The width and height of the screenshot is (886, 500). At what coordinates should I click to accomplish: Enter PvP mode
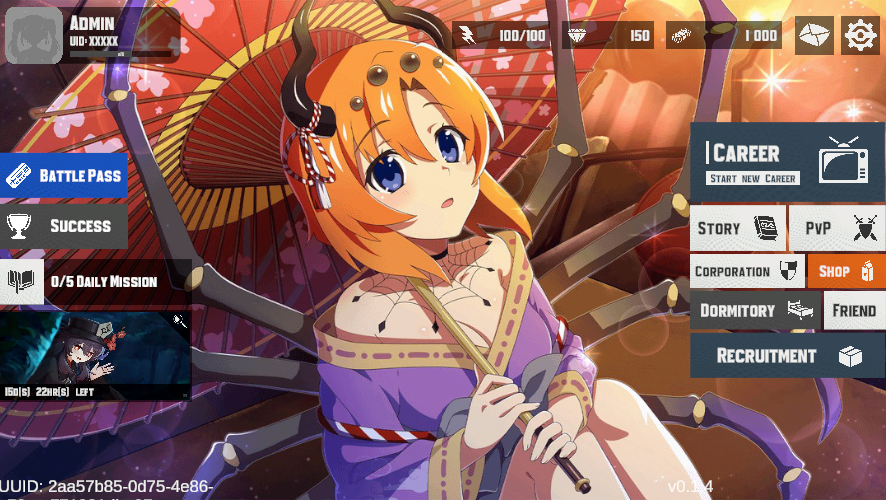[836, 228]
